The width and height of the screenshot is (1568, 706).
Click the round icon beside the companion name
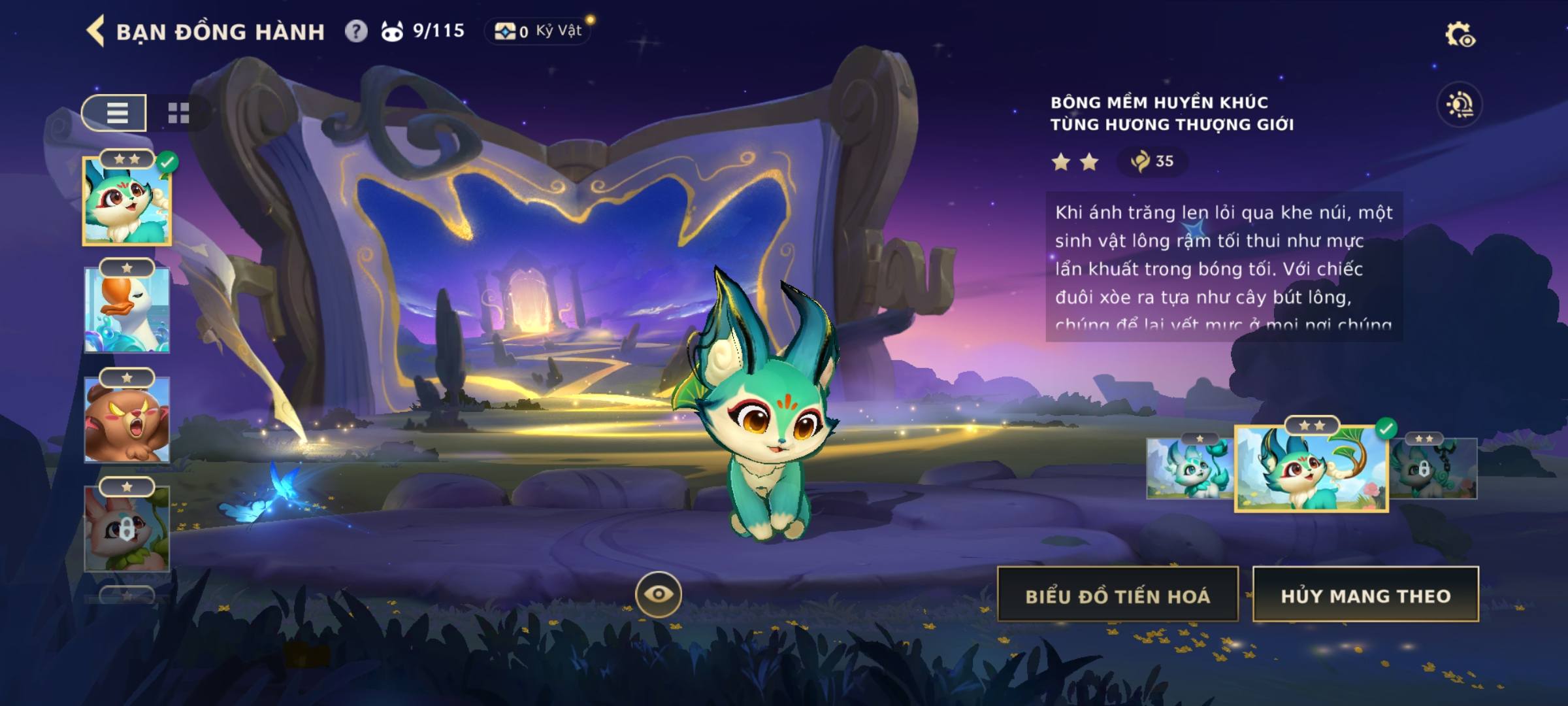pyautogui.click(x=1460, y=105)
